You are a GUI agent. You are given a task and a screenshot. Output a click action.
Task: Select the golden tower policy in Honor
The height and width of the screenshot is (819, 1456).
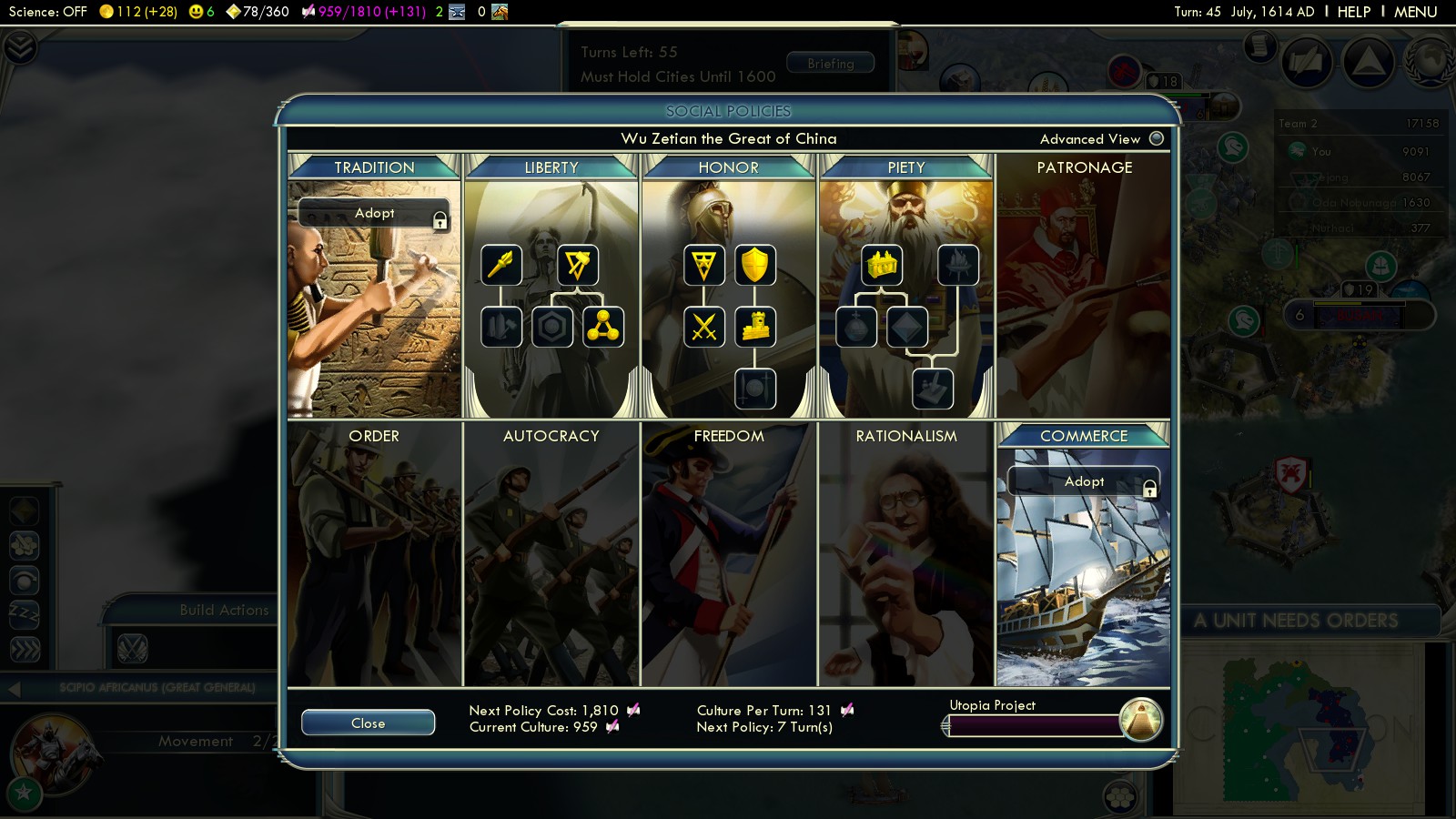(x=755, y=328)
